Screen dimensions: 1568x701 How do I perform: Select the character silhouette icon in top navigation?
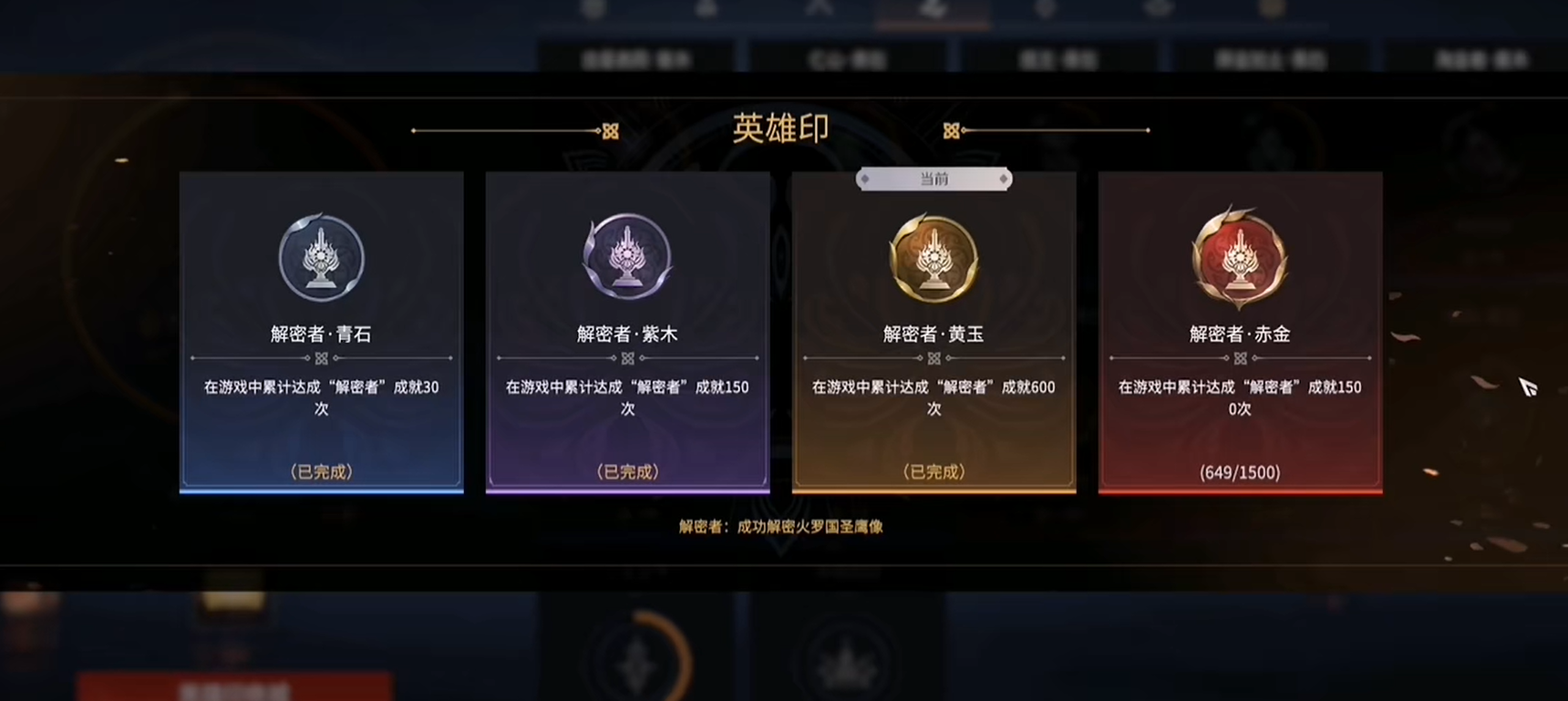tap(706, 7)
